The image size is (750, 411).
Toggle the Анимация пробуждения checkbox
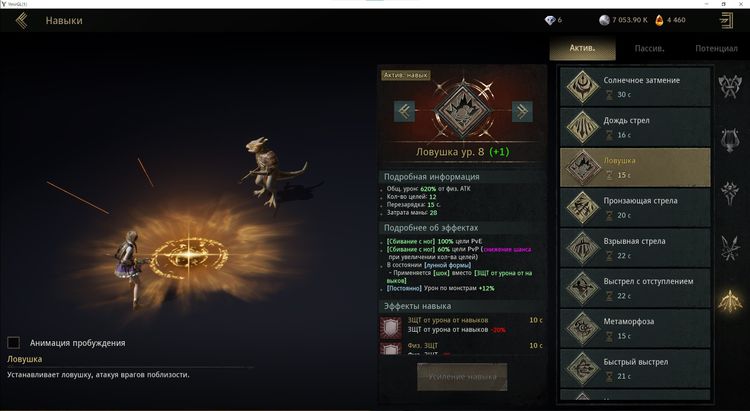[14, 342]
